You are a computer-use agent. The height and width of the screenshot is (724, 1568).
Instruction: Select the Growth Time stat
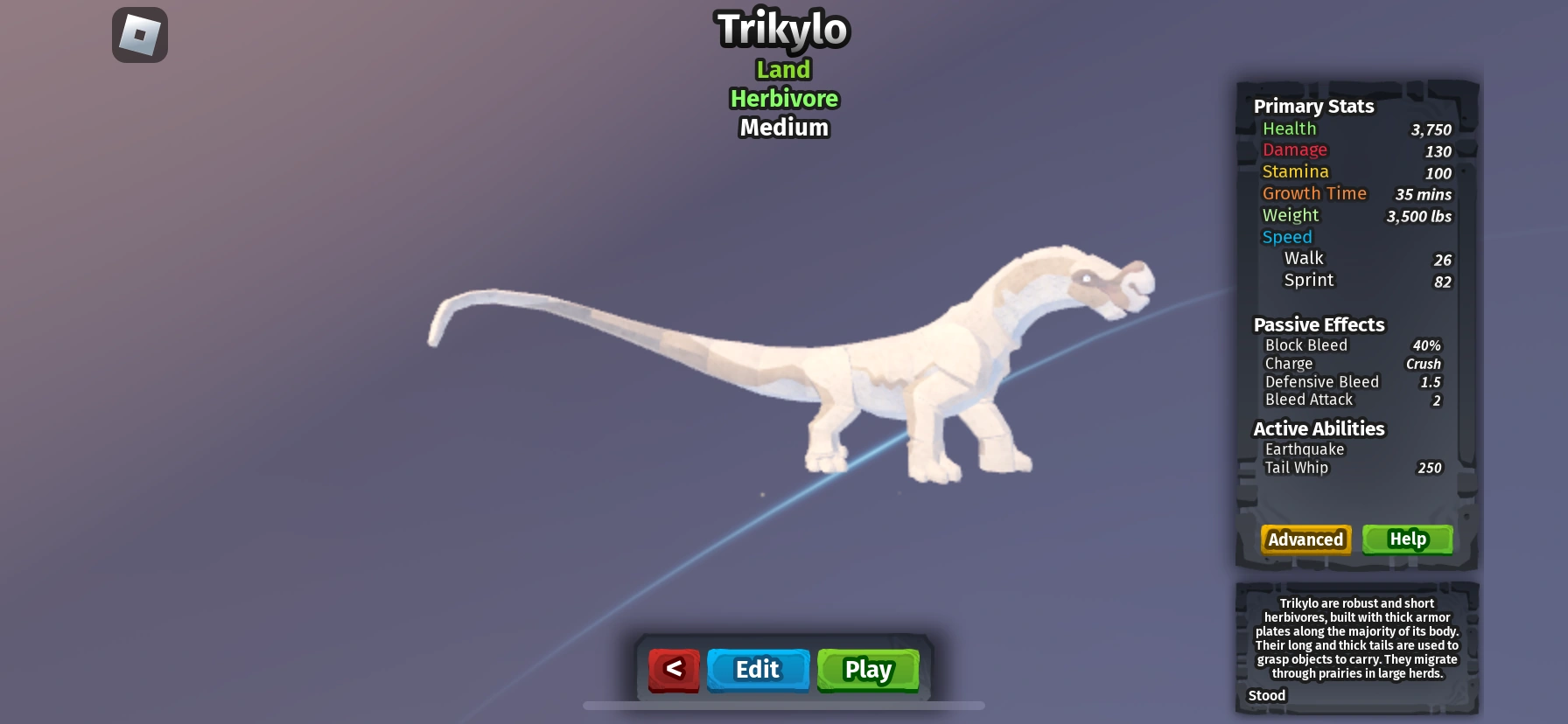pos(1314,193)
